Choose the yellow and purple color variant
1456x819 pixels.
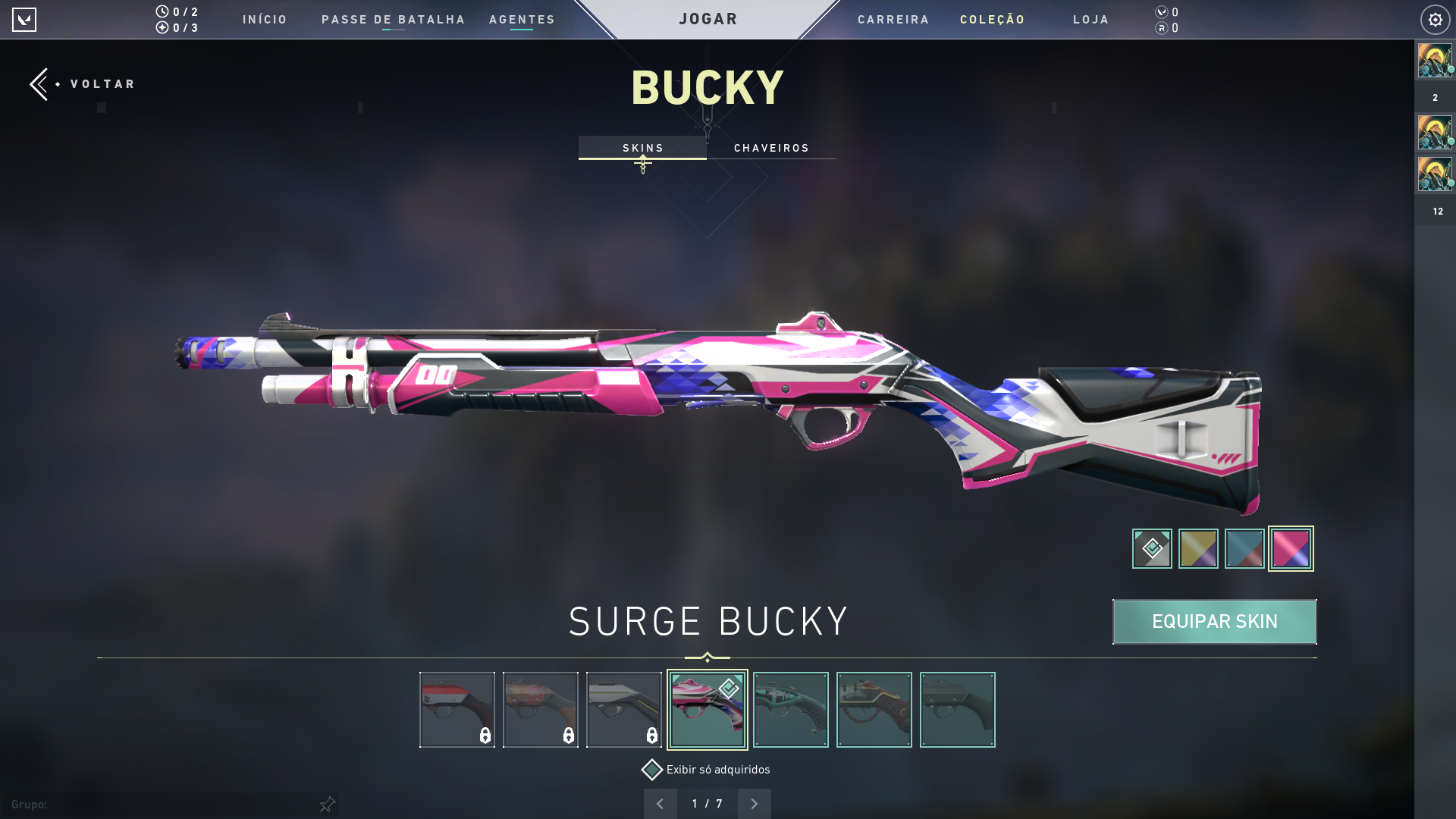coord(1198,548)
